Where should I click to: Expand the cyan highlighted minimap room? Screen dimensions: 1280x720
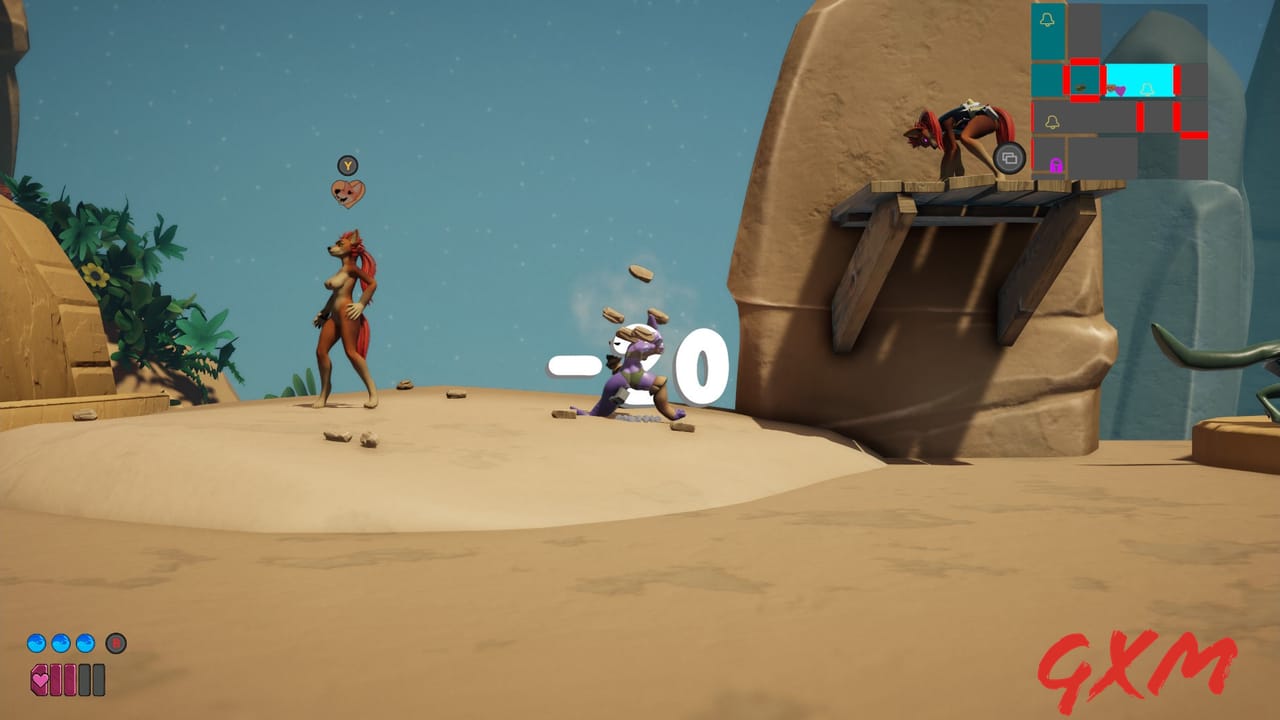pyautogui.click(x=1139, y=79)
